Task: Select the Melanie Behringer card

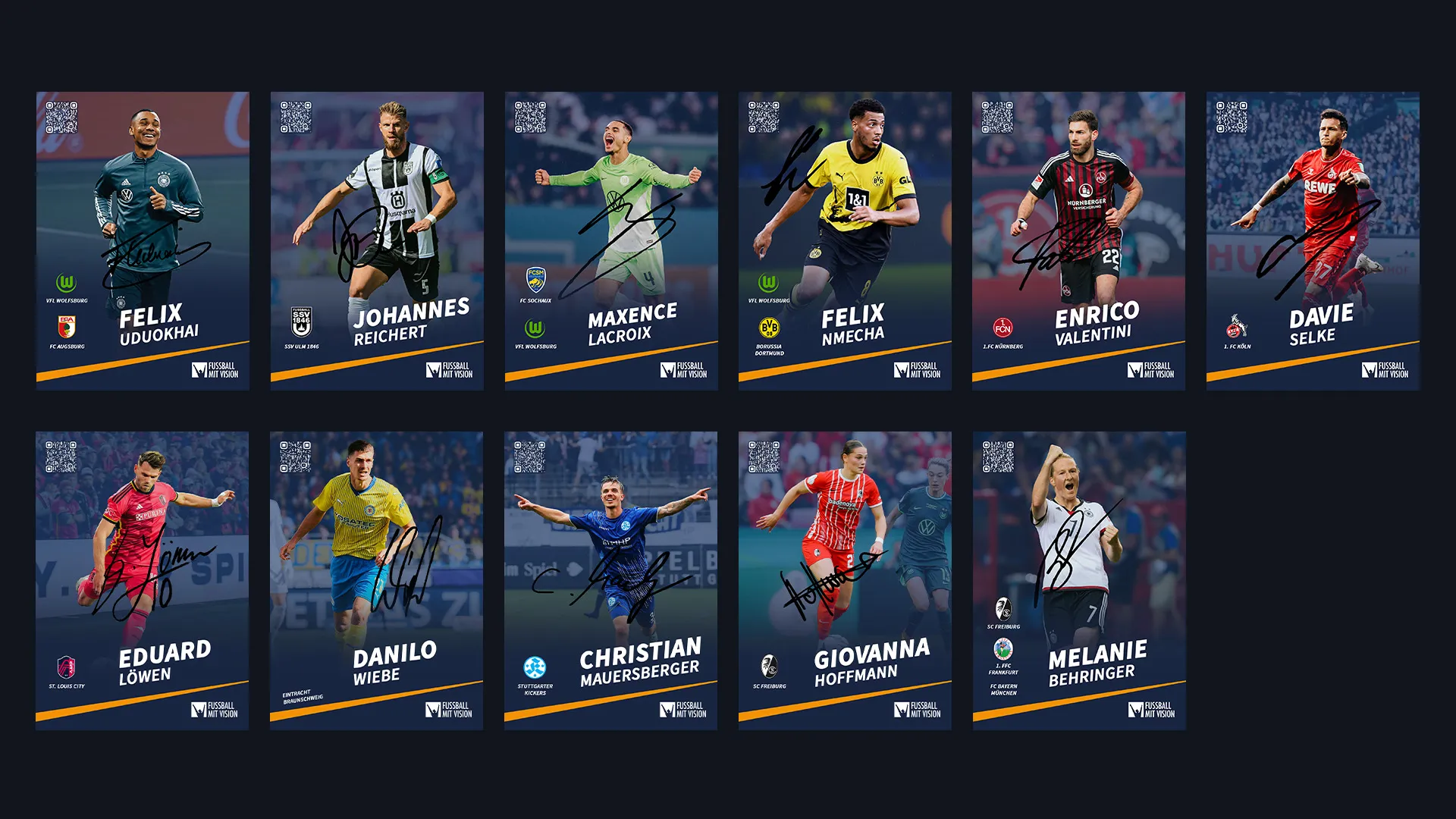Action: point(1079,581)
